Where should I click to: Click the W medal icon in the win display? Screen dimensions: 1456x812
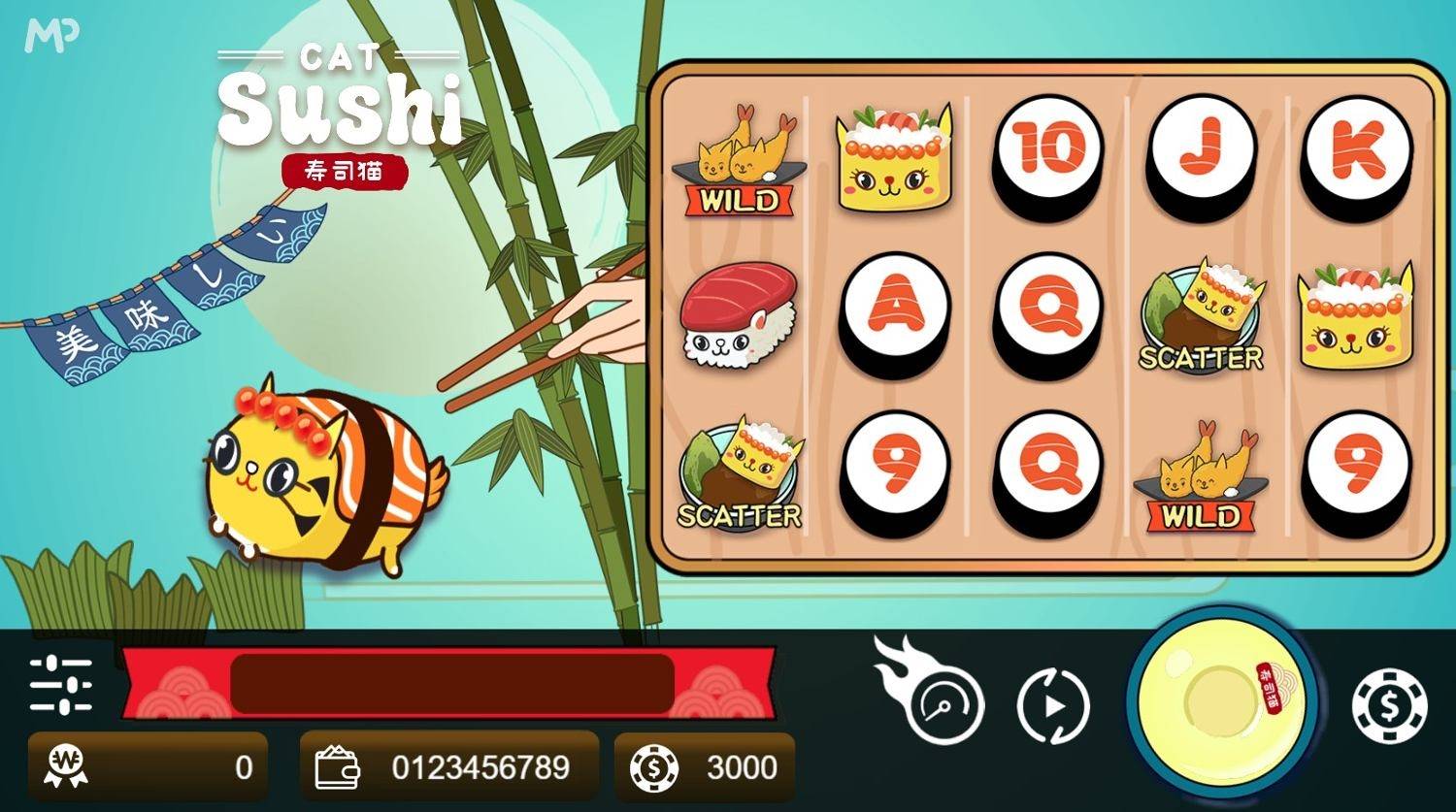[61, 765]
